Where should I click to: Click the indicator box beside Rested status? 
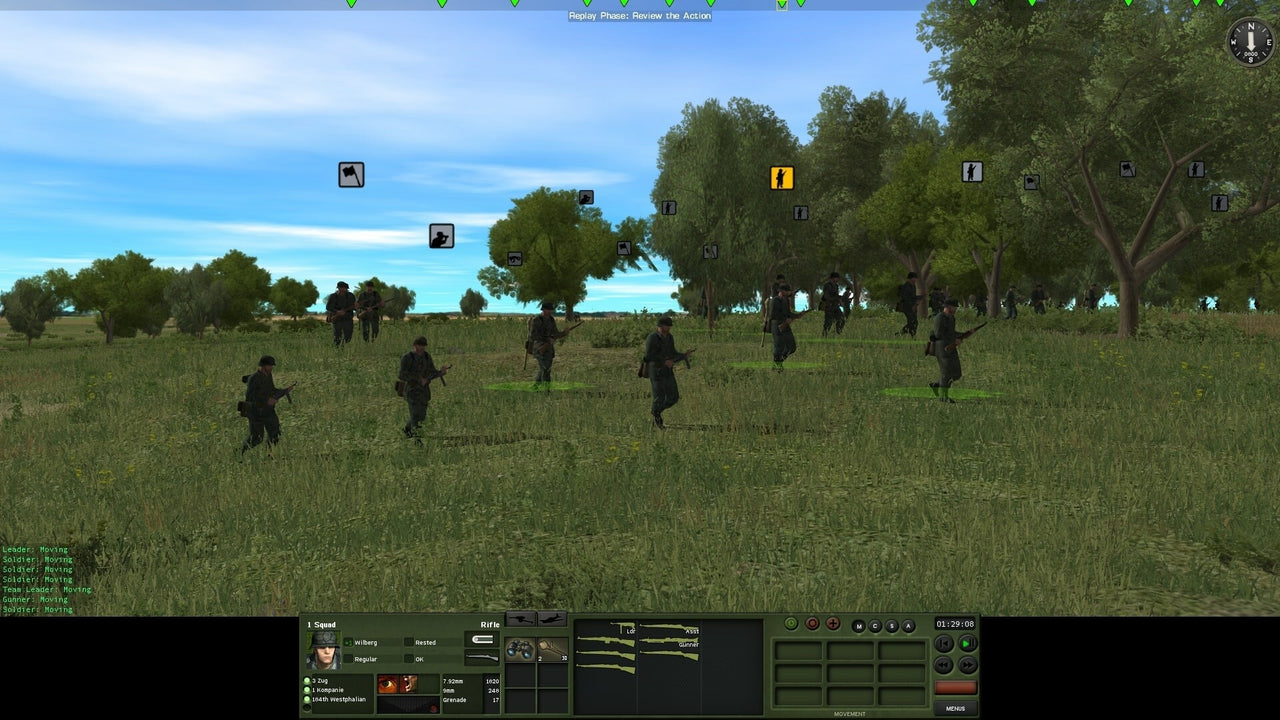[408, 642]
